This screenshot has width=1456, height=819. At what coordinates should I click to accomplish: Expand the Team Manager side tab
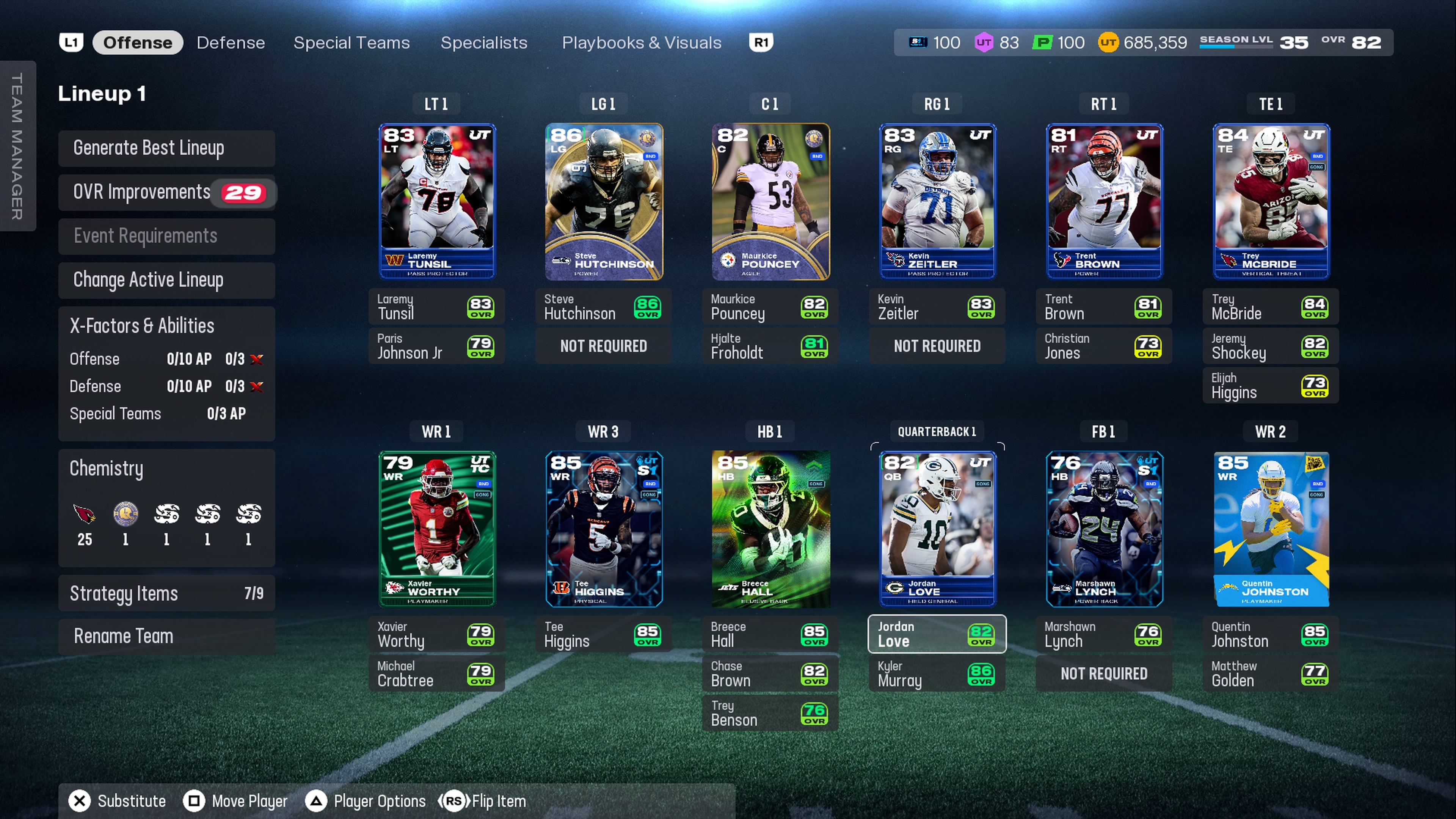[17, 146]
